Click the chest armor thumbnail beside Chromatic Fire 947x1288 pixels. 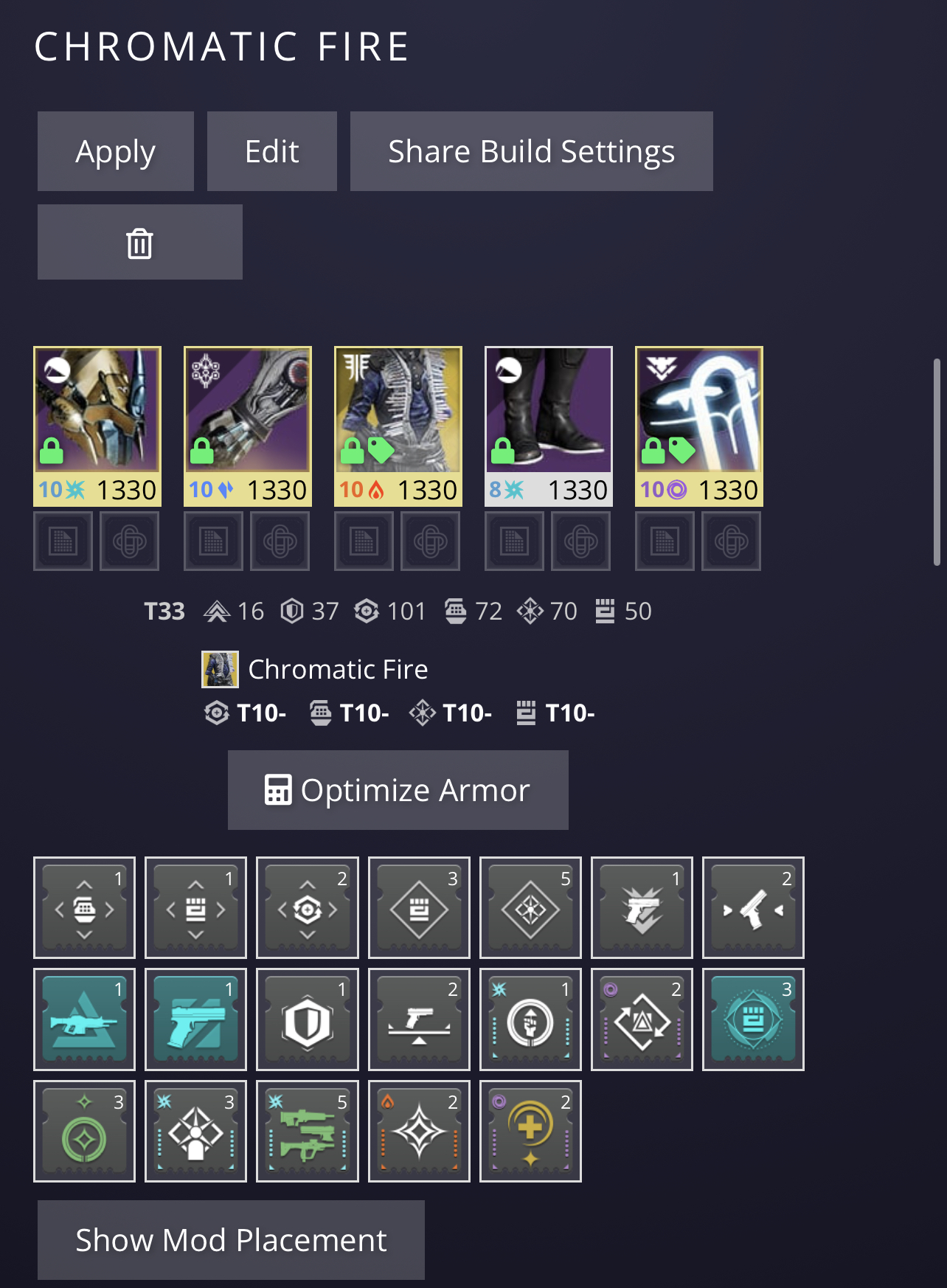(221, 668)
